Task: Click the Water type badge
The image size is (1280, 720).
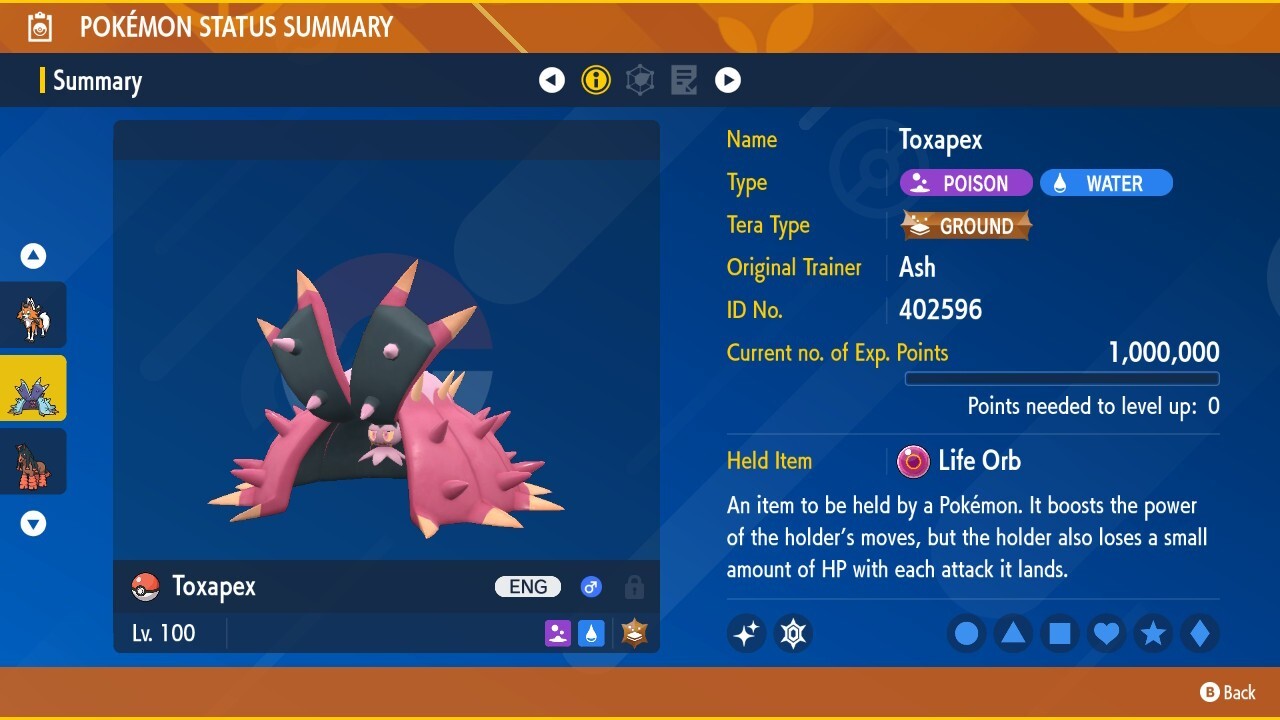Action: point(1106,182)
